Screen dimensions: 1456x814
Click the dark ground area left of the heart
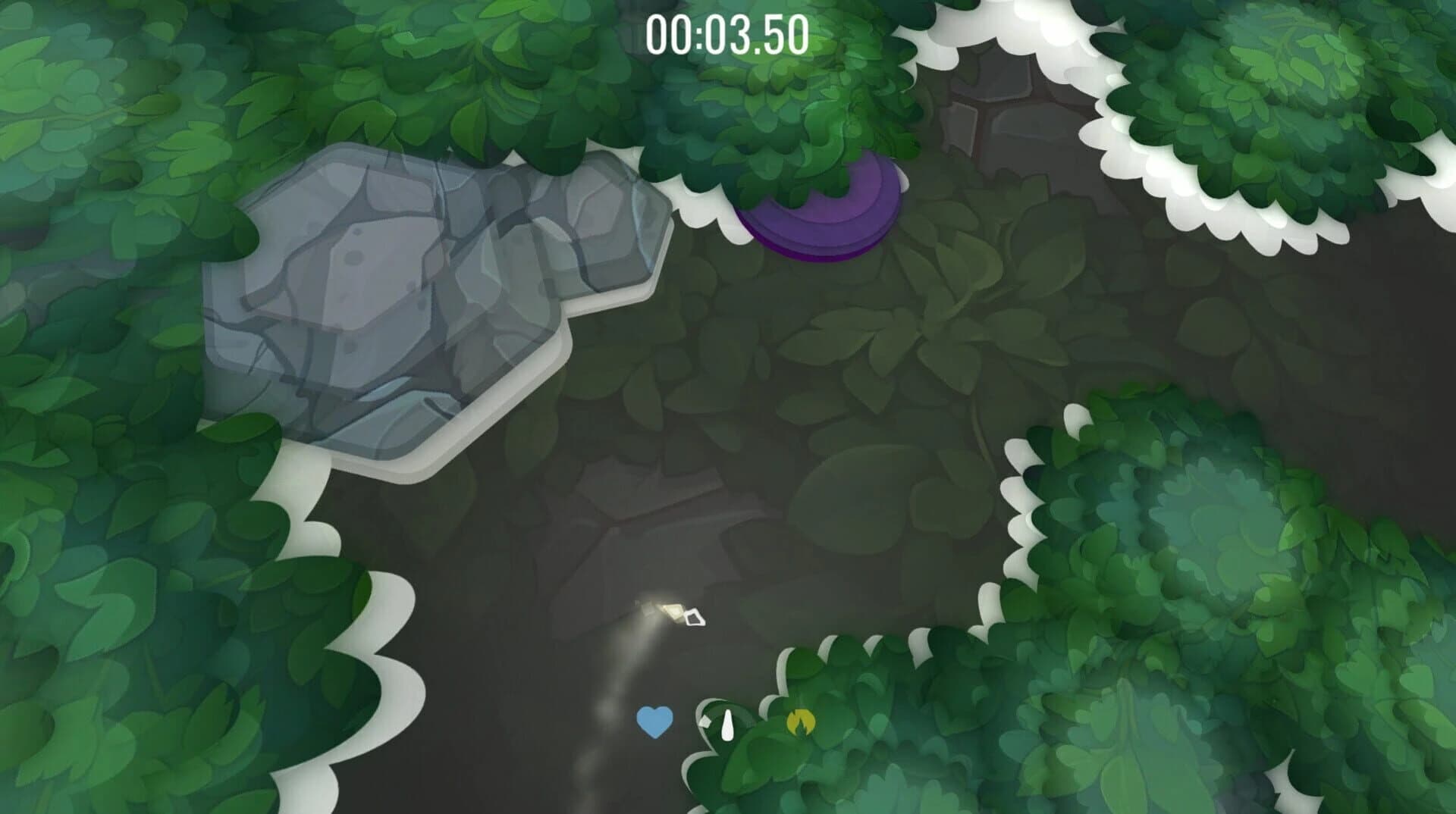[531, 712]
